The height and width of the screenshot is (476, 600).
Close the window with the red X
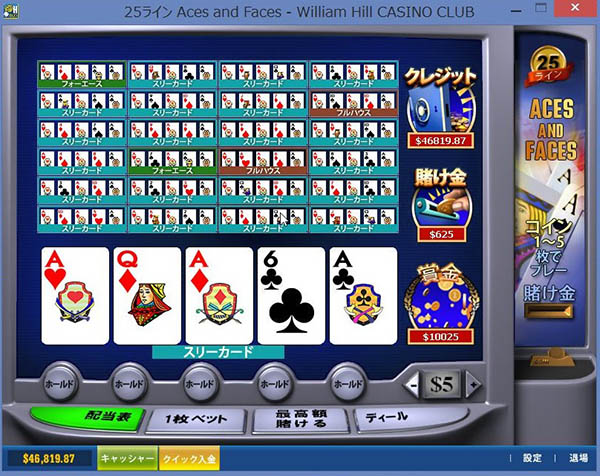(577, 10)
